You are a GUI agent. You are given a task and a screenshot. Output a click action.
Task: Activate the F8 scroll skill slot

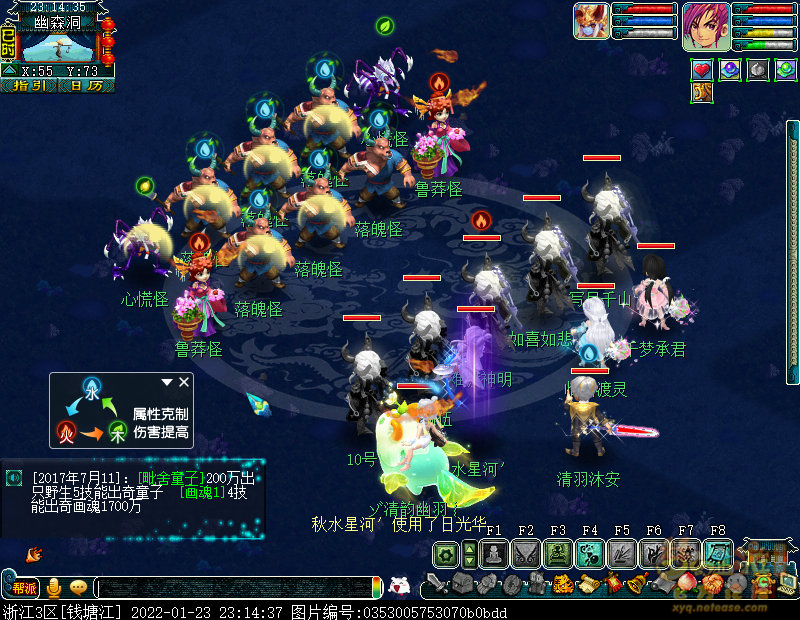tap(717, 554)
